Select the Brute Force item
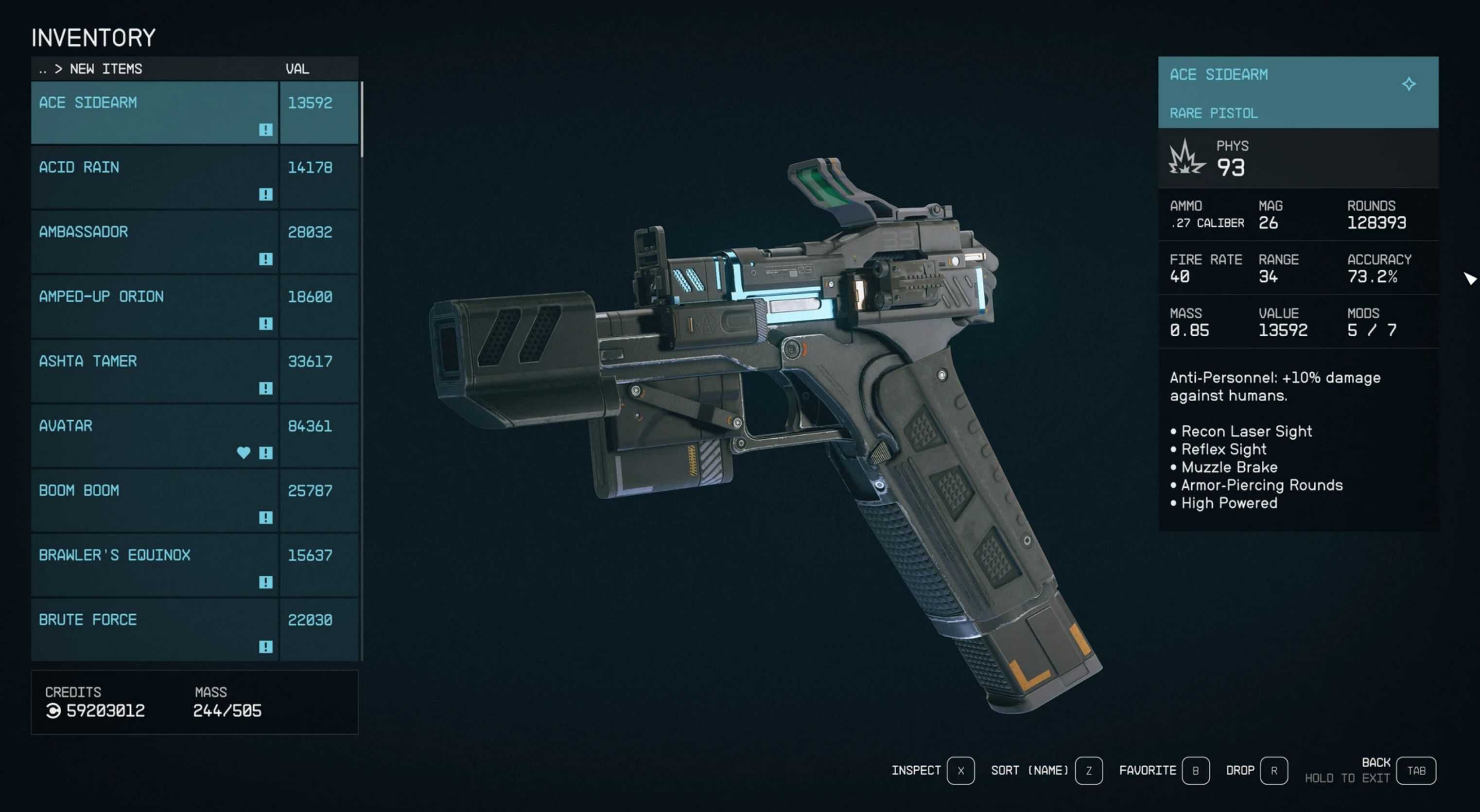 [x=154, y=629]
